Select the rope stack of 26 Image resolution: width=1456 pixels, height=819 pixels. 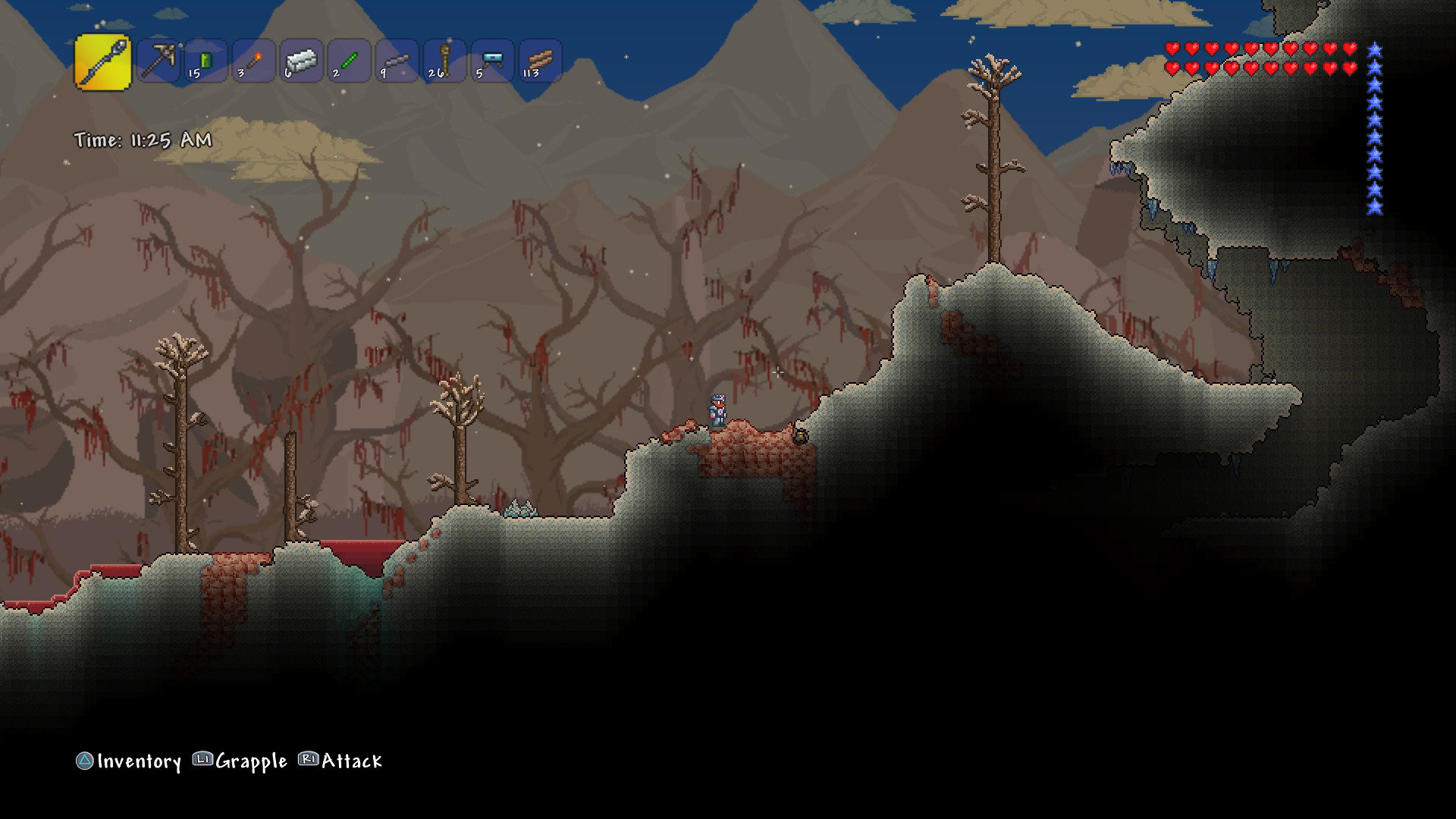click(445, 61)
